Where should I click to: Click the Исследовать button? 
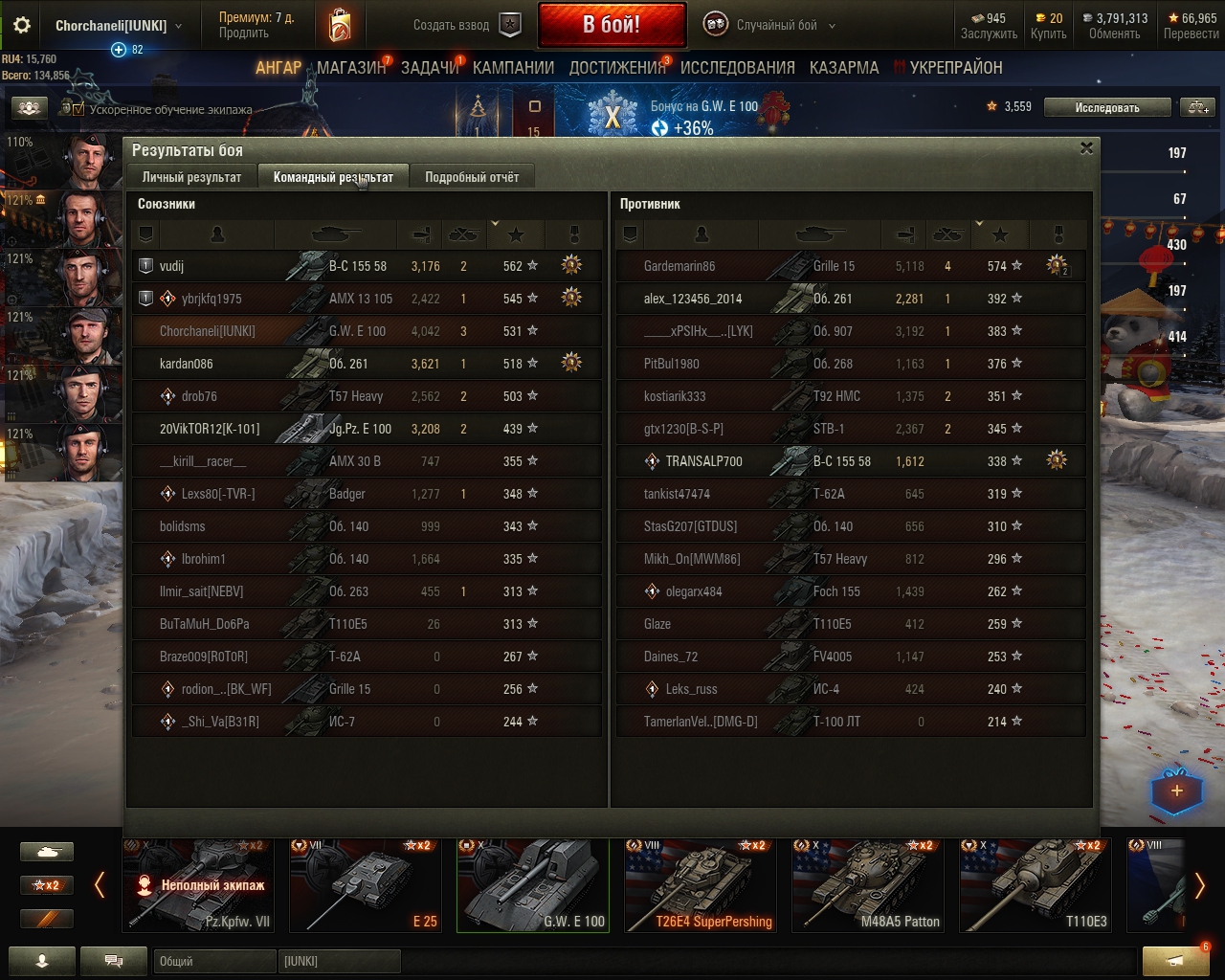pyautogui.click(x=1106, y=107)
